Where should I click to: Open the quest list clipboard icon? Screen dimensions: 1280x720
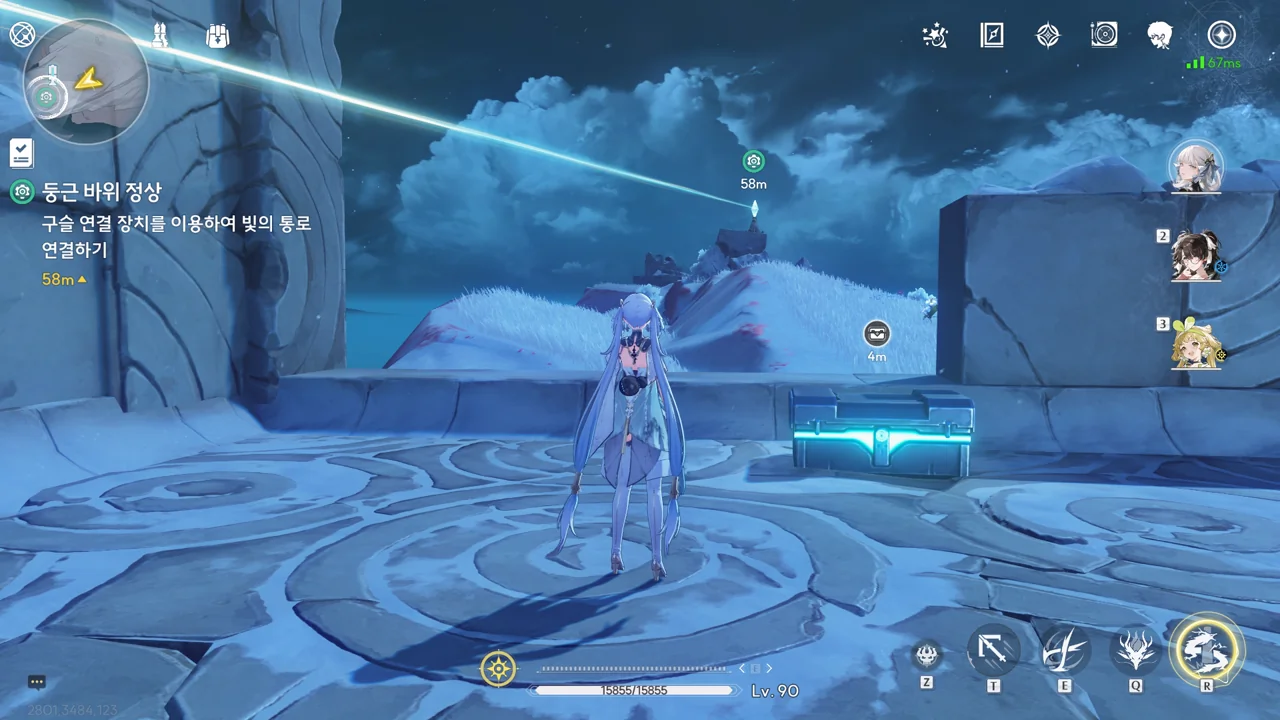coord(21,153)
